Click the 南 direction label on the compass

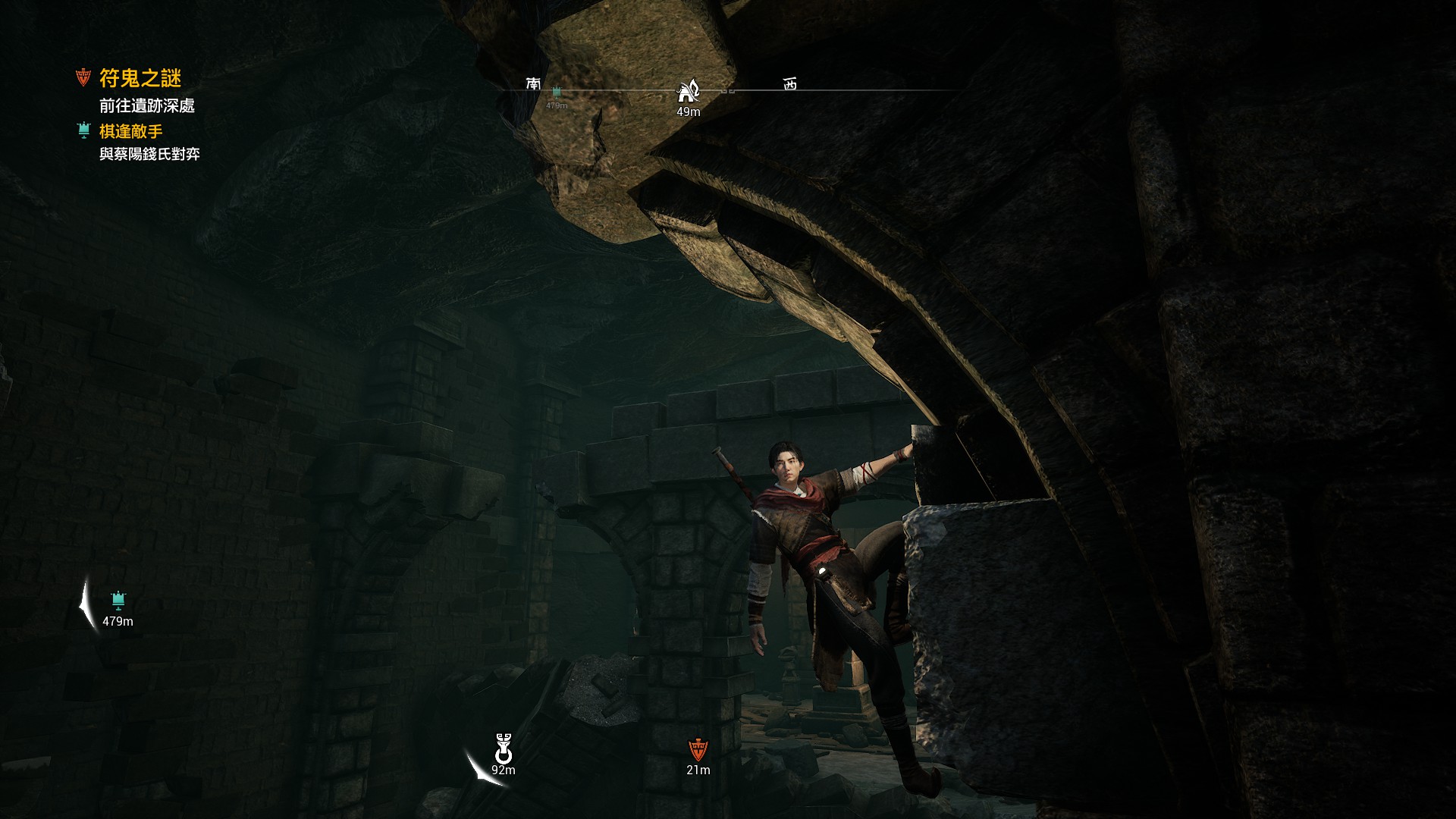coord(534,83)
